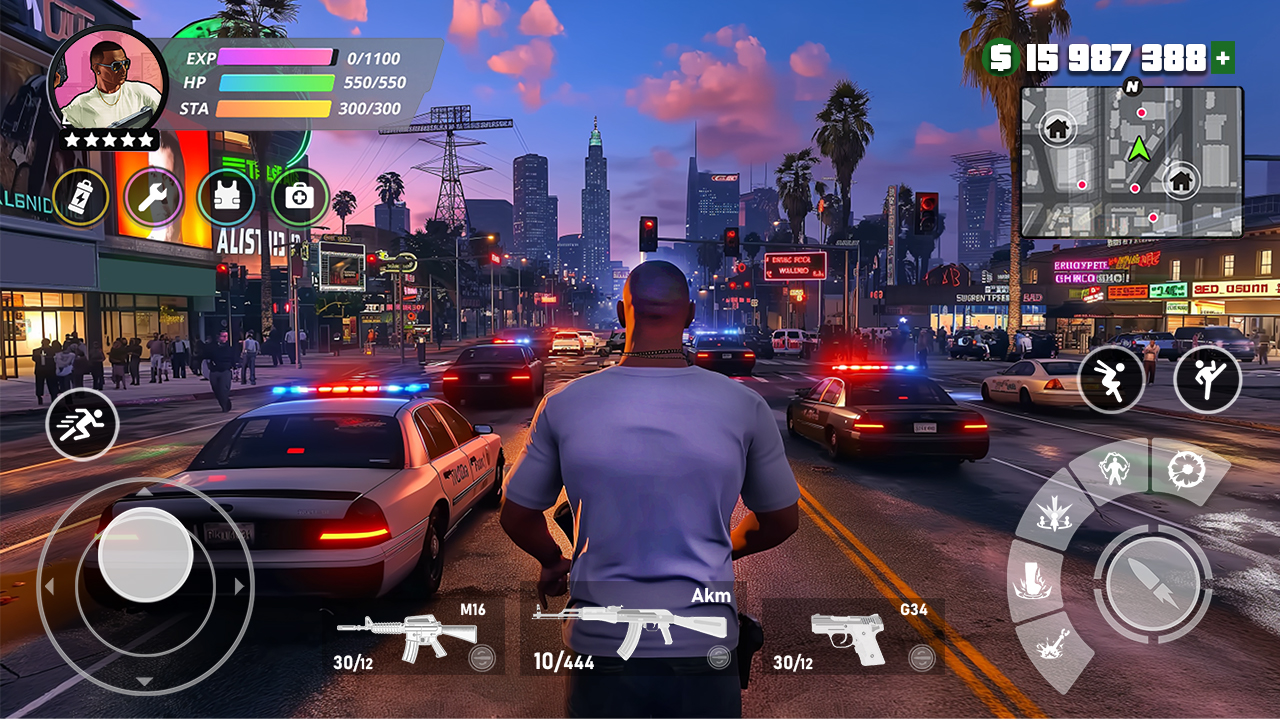Tap the wrench repair icon

click(154, 197)
